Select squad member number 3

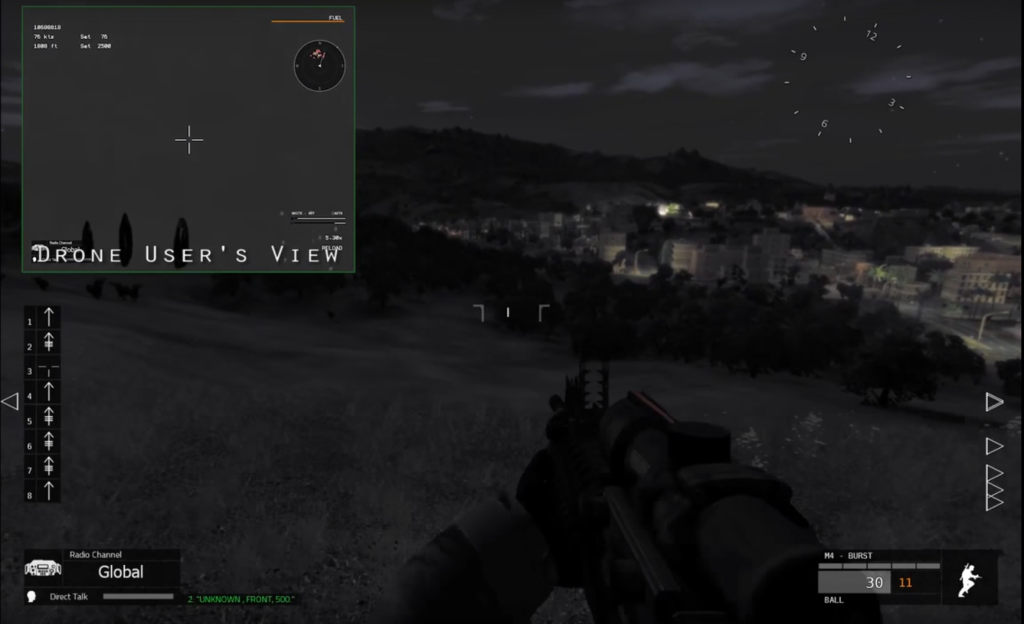click(x=43, y=370)
